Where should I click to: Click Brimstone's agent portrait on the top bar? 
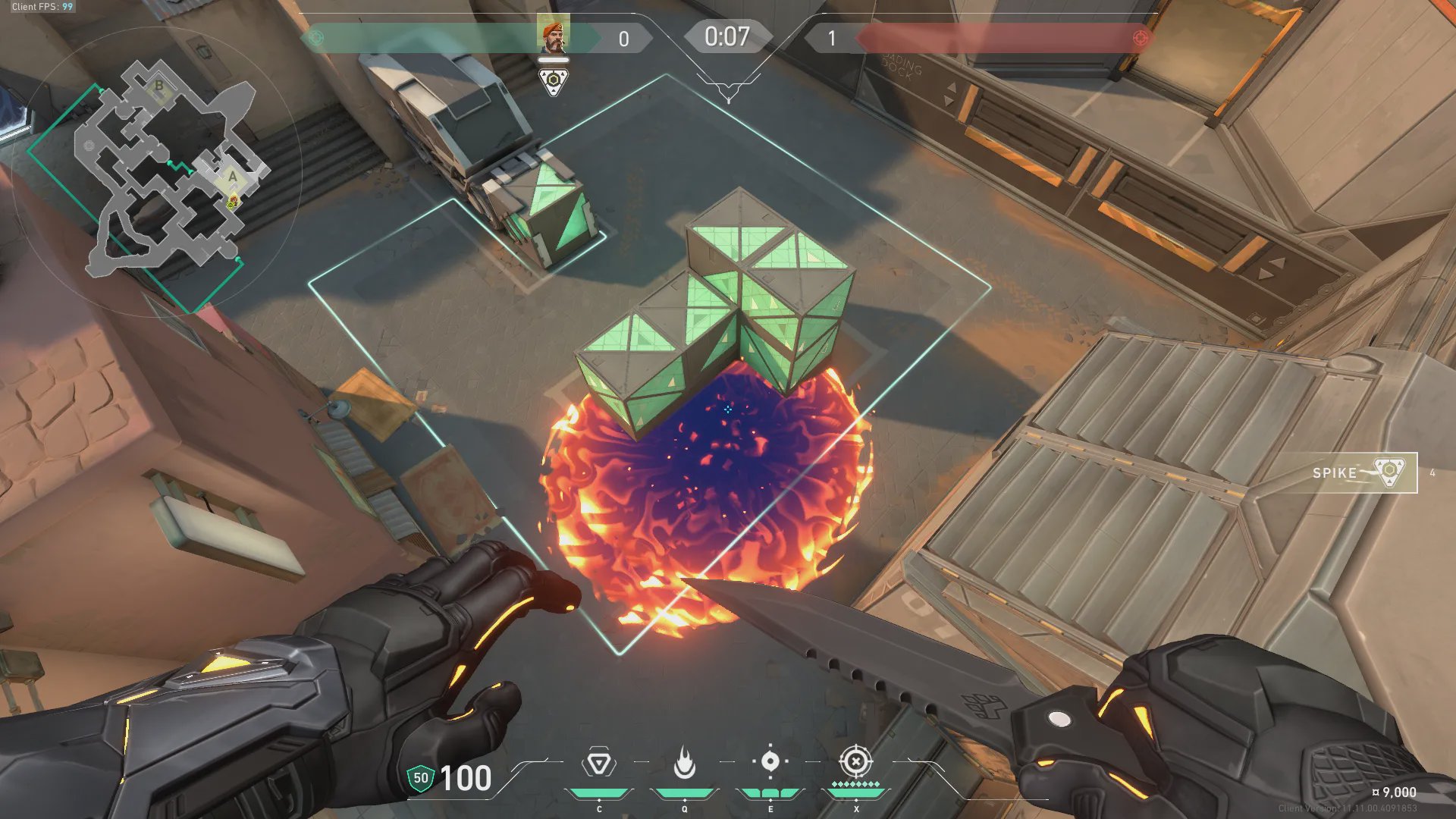click(x=553, y=36)
